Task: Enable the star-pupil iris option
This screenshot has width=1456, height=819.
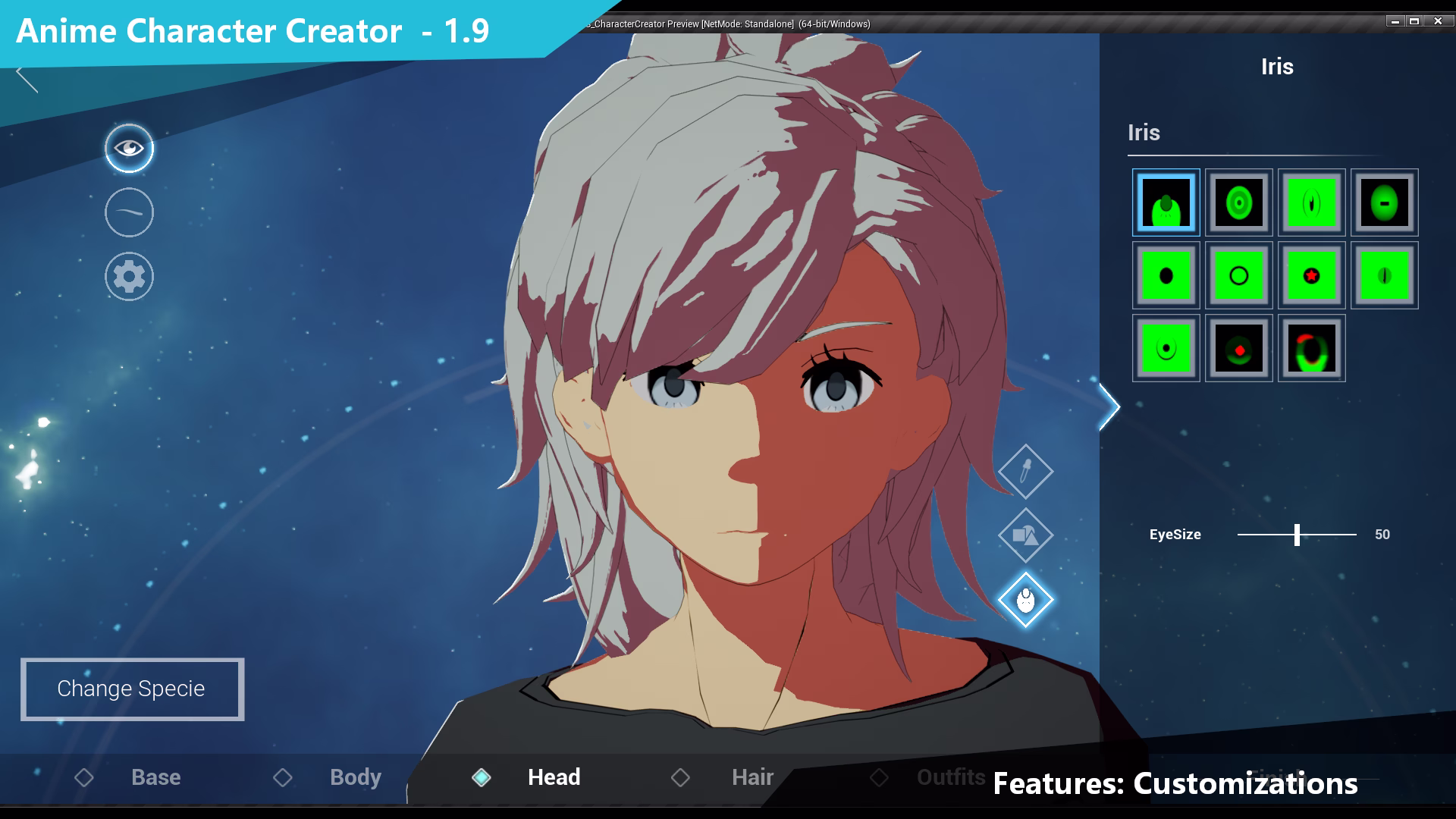Action: click(x=1311, y=275)
